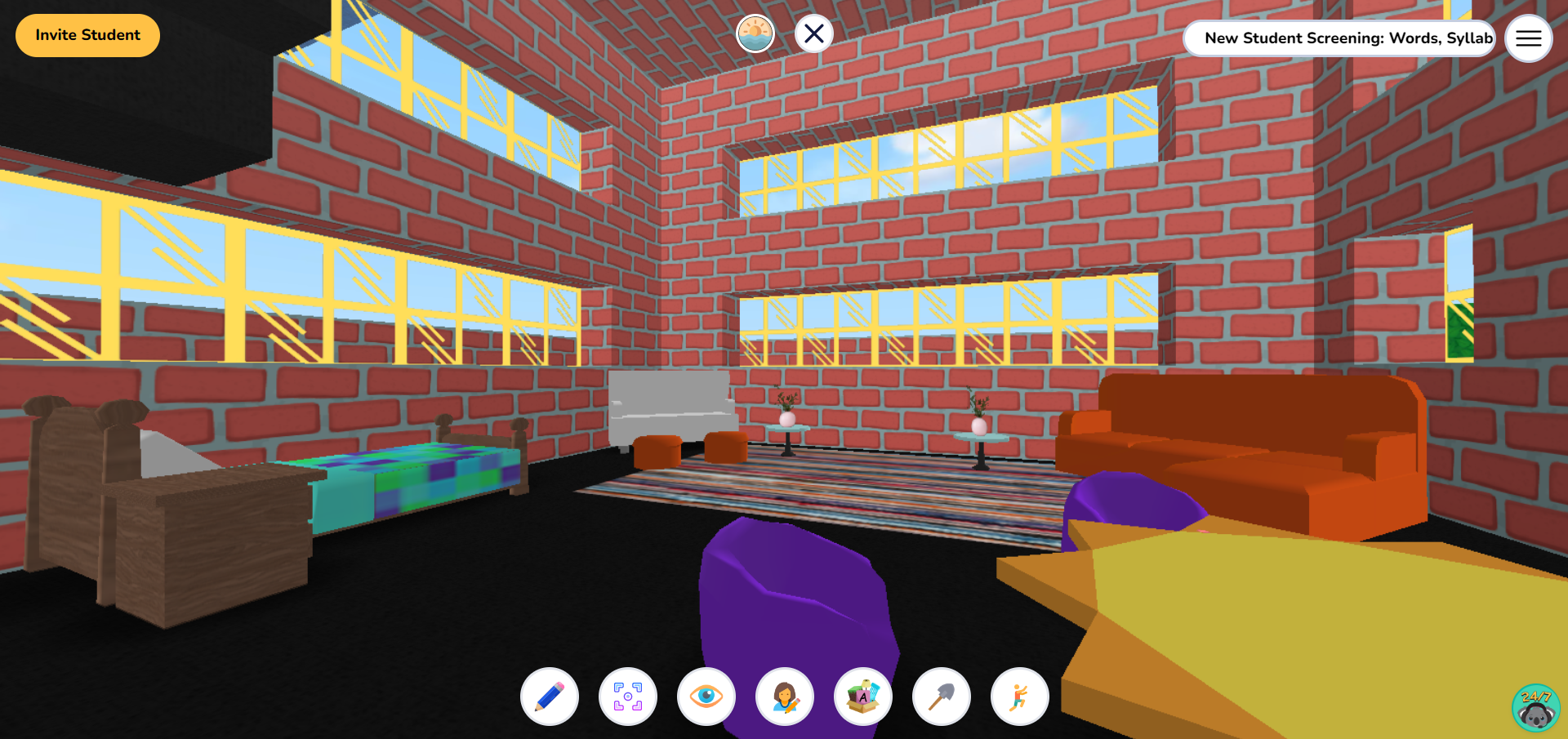Open the toy box furniture menu
The image size is (1568, 739).
pyautogui.click(x=863, y=697)
